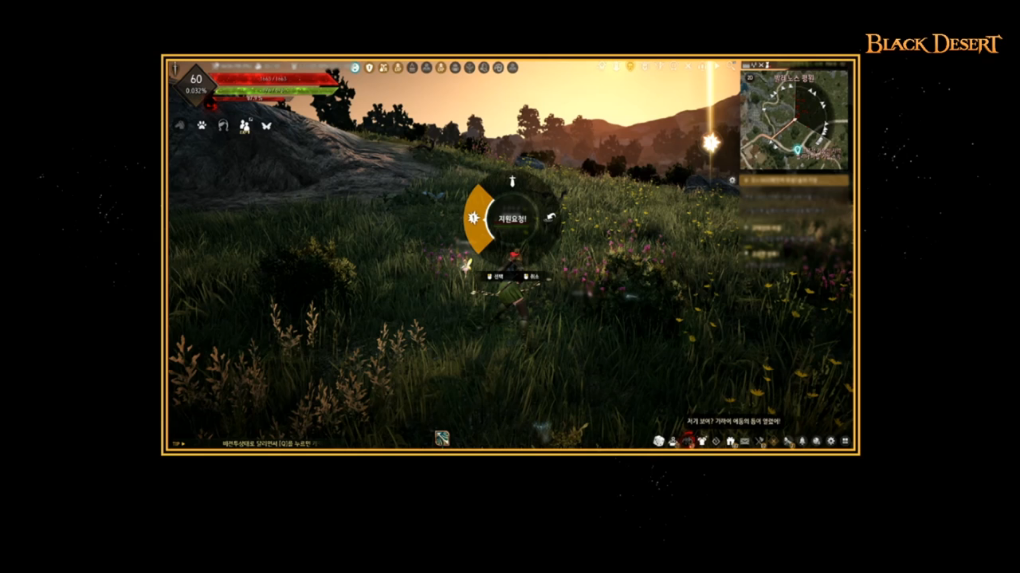Choose the sword option in the ring menu

(512, 182)
